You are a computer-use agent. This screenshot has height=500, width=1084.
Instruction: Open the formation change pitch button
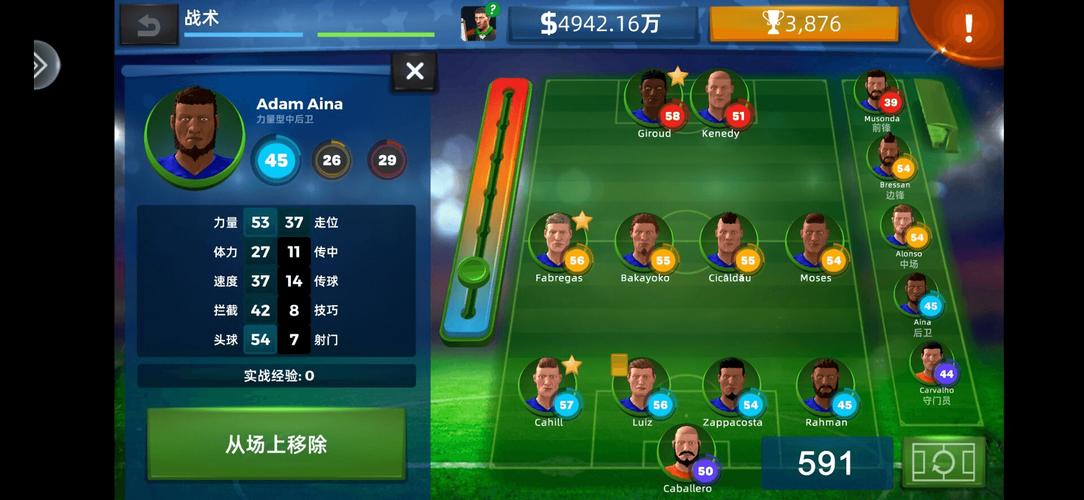[942, 461]
